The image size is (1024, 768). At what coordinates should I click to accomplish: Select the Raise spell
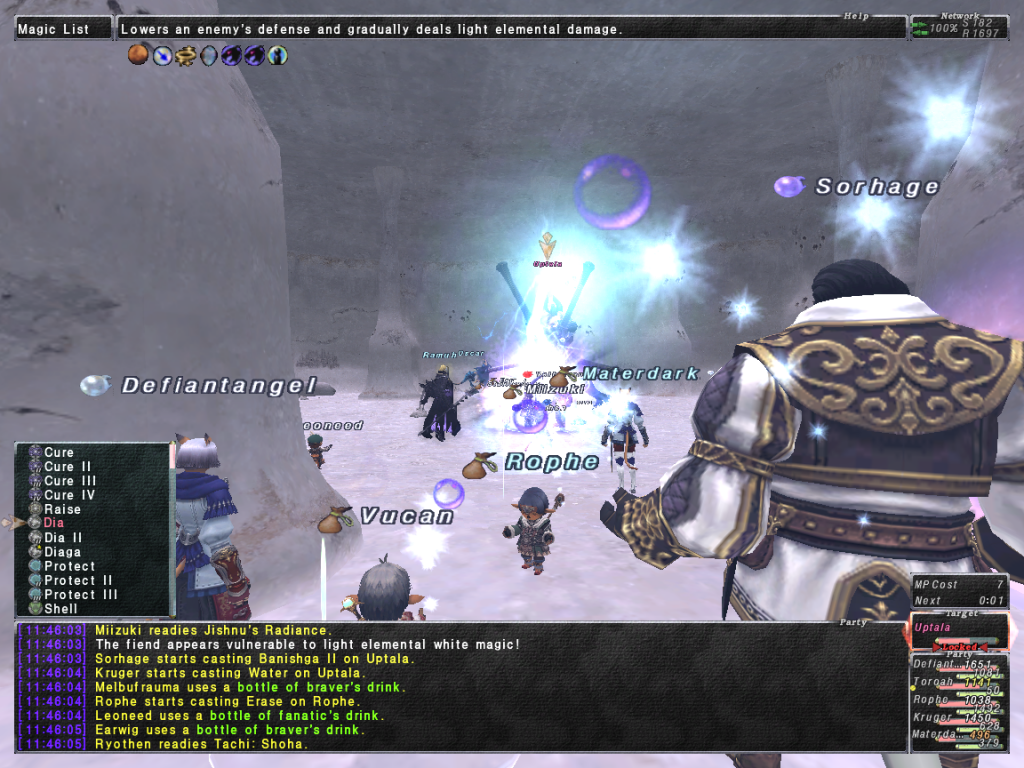pyautogui.click(x=62, y=509)
